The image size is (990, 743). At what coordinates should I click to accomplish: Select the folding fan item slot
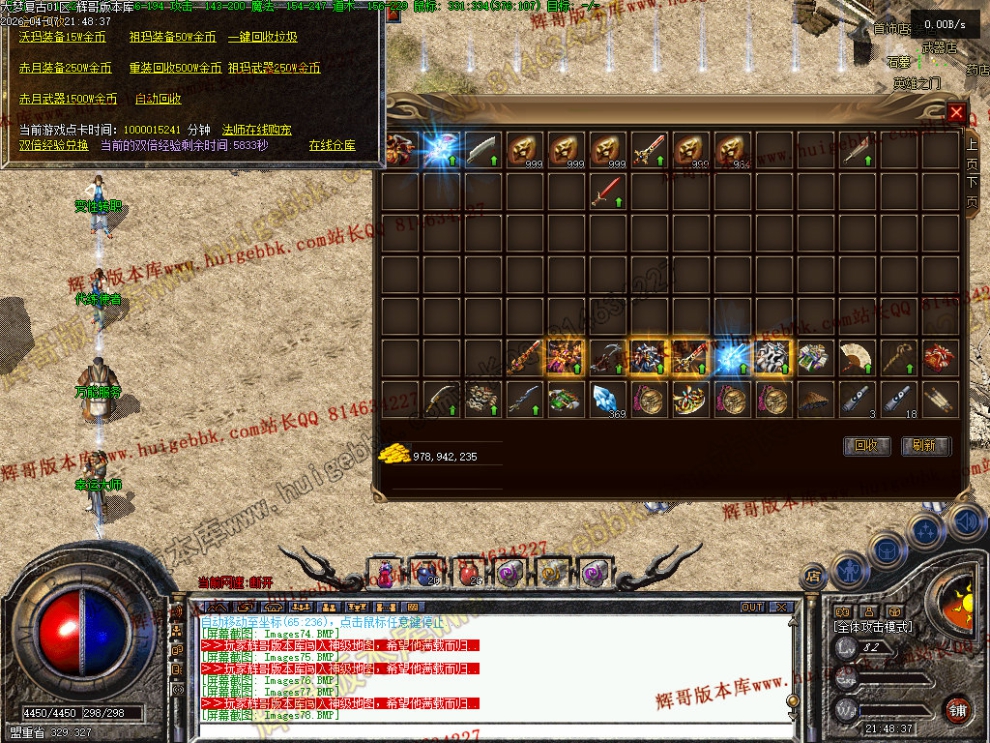click(855, 357)
